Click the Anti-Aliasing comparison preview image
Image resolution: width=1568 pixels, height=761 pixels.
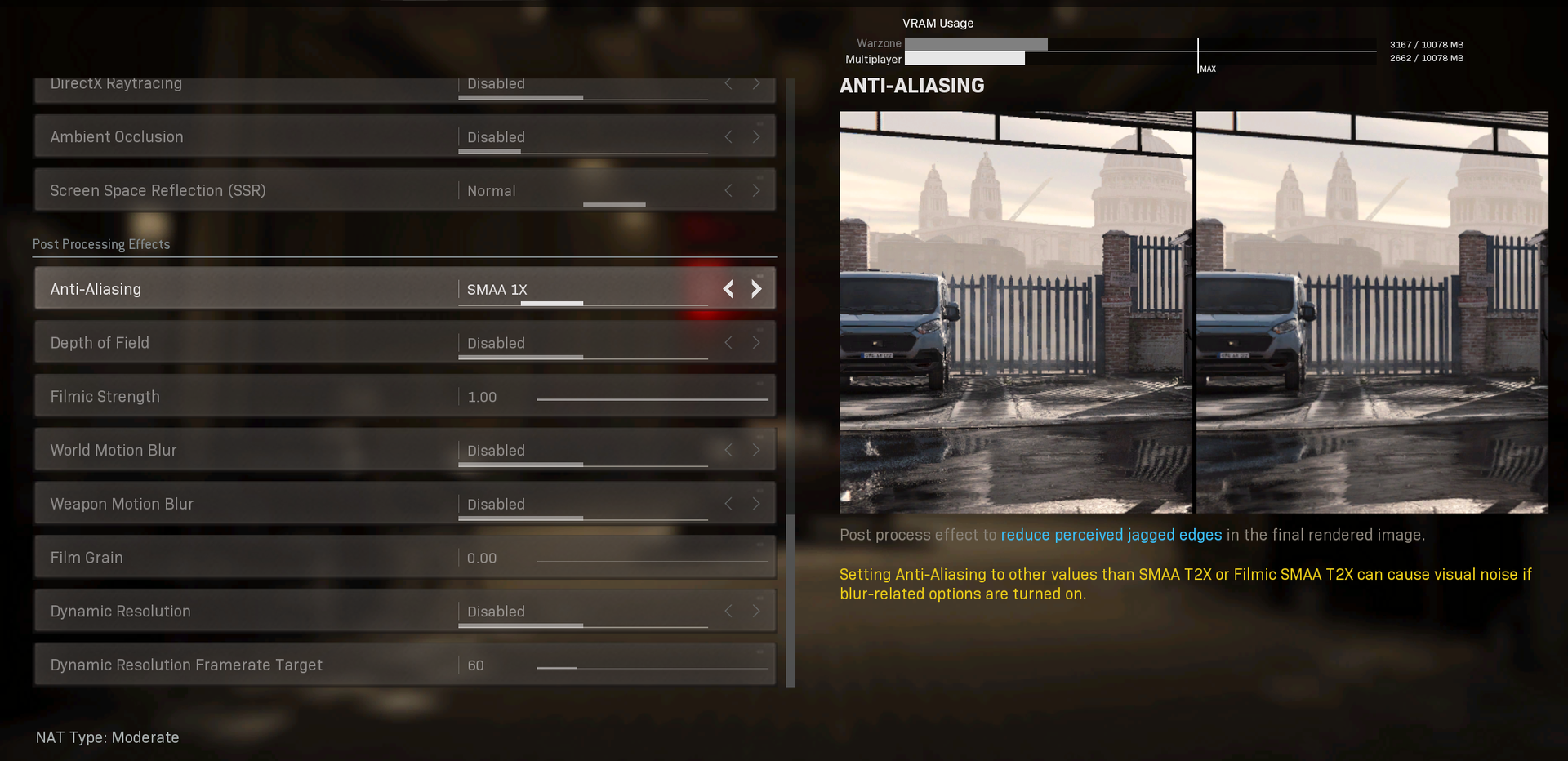[1193, 312]
